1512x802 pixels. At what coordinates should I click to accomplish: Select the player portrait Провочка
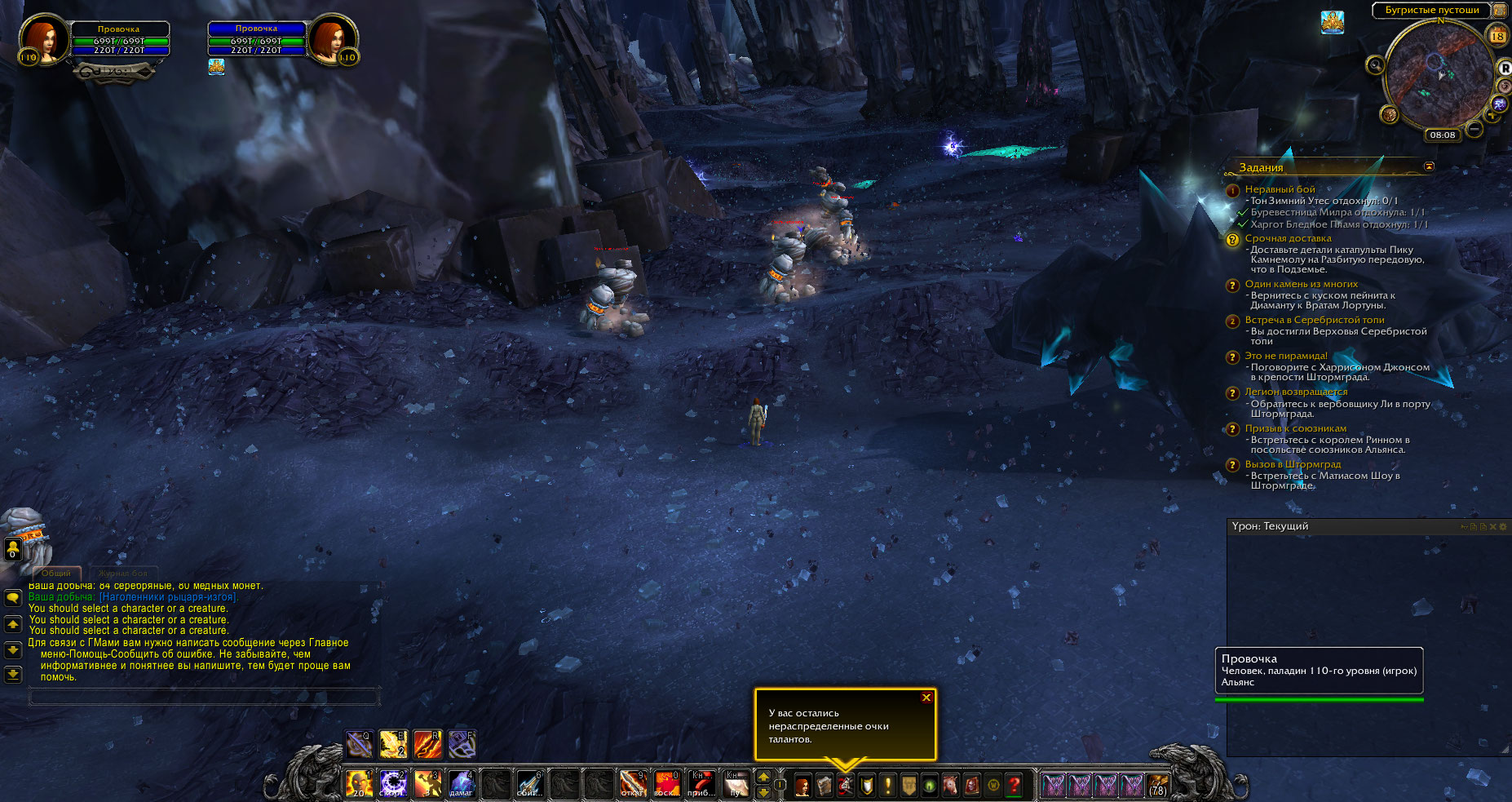[41, 39]
